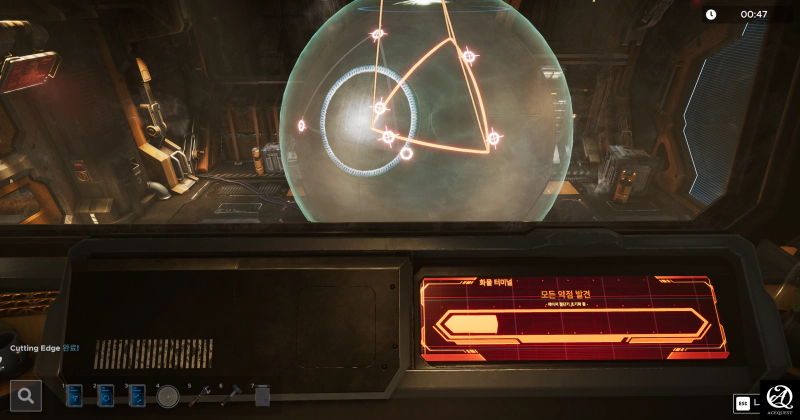Viewport: 800px width, 420px height.
Task: Select the blue card in slot 1
Action: pos(74,396)
